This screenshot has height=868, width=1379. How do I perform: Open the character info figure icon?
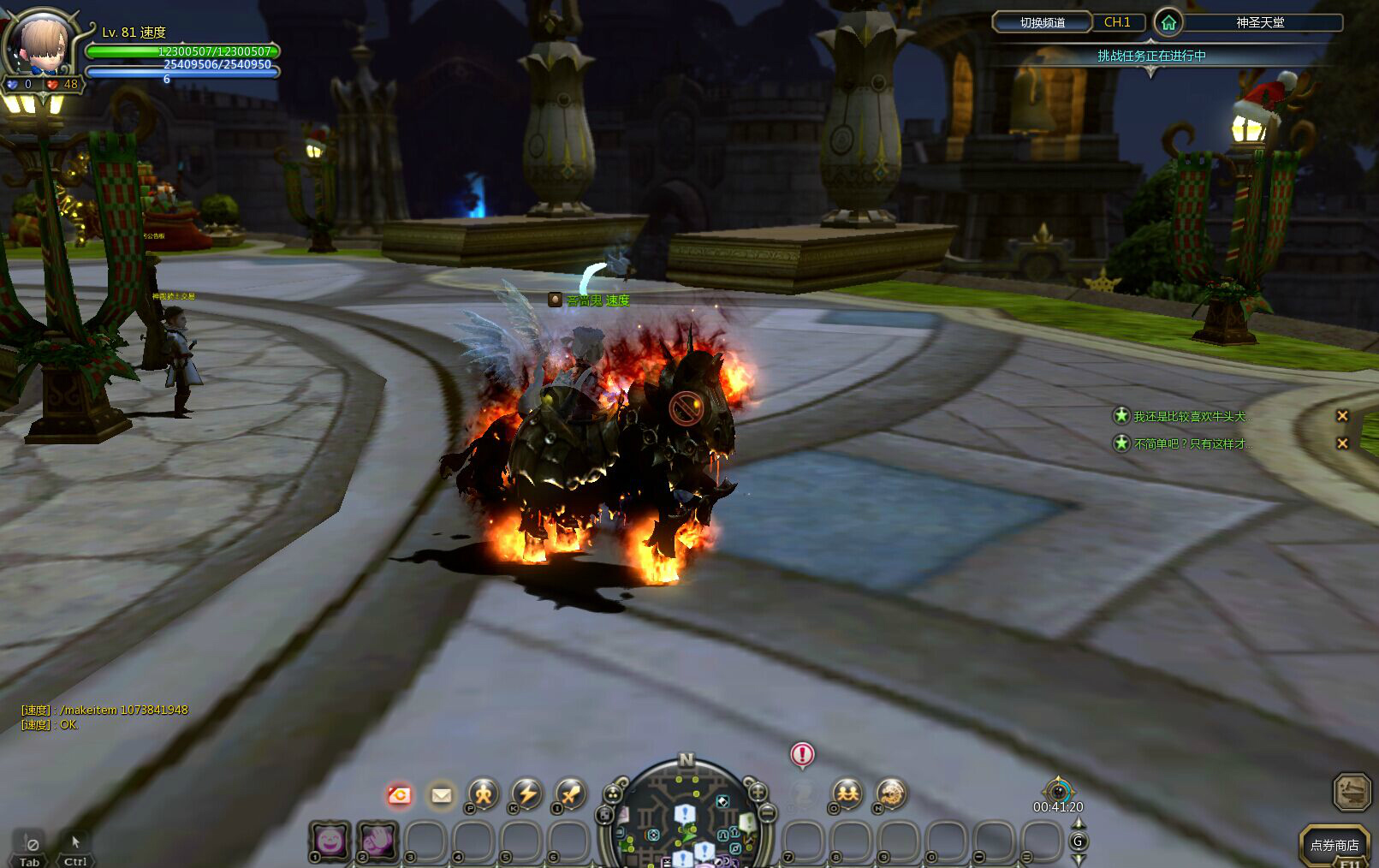(483, 794)
